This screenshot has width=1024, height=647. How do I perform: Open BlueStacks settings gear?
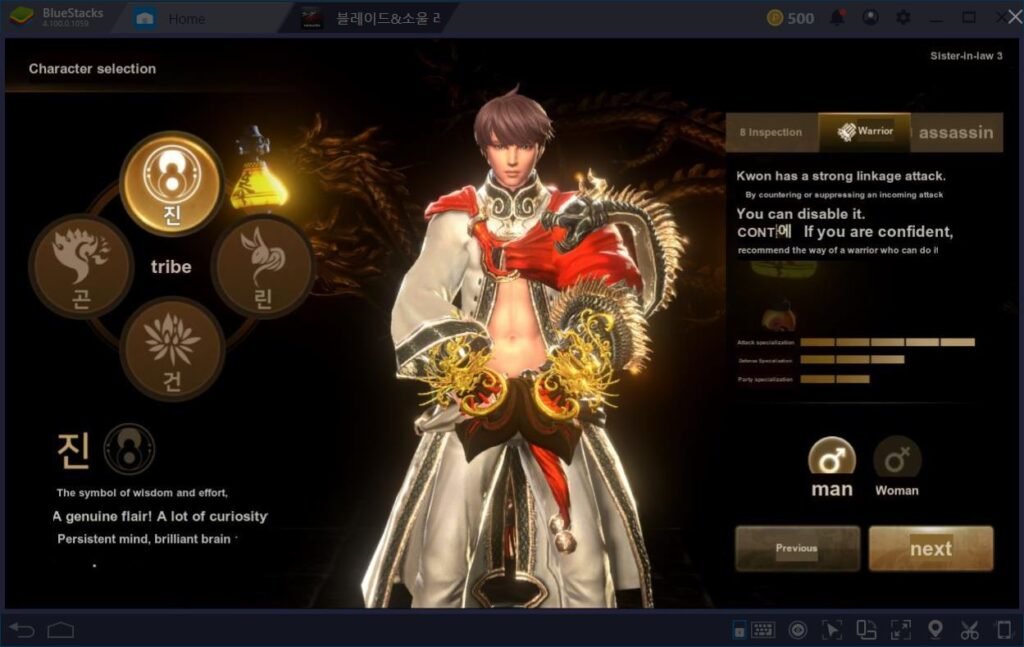click(903, 18)
